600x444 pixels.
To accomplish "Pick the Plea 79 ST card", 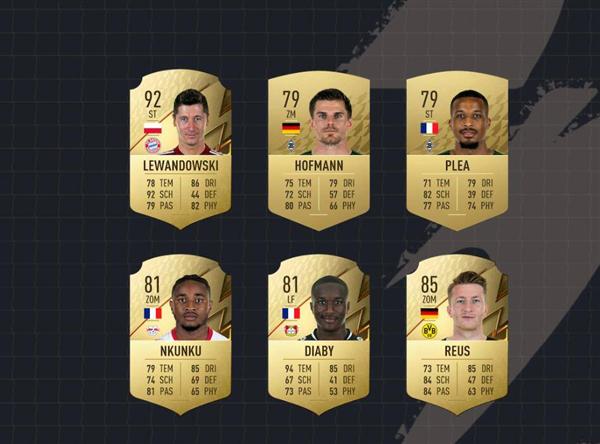I will (456, 150).
